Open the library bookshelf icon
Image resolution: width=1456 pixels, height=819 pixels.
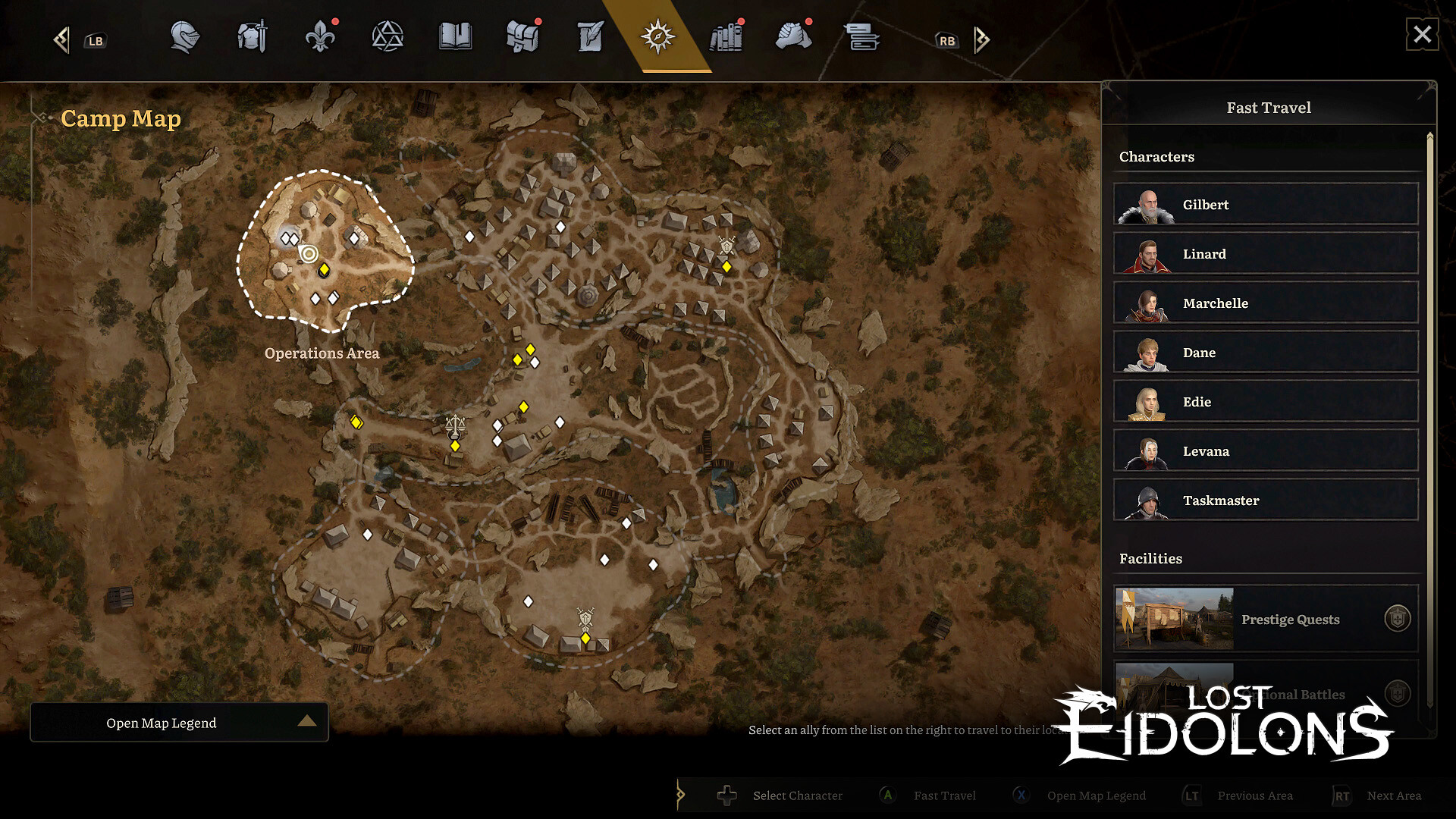[726, 38]
